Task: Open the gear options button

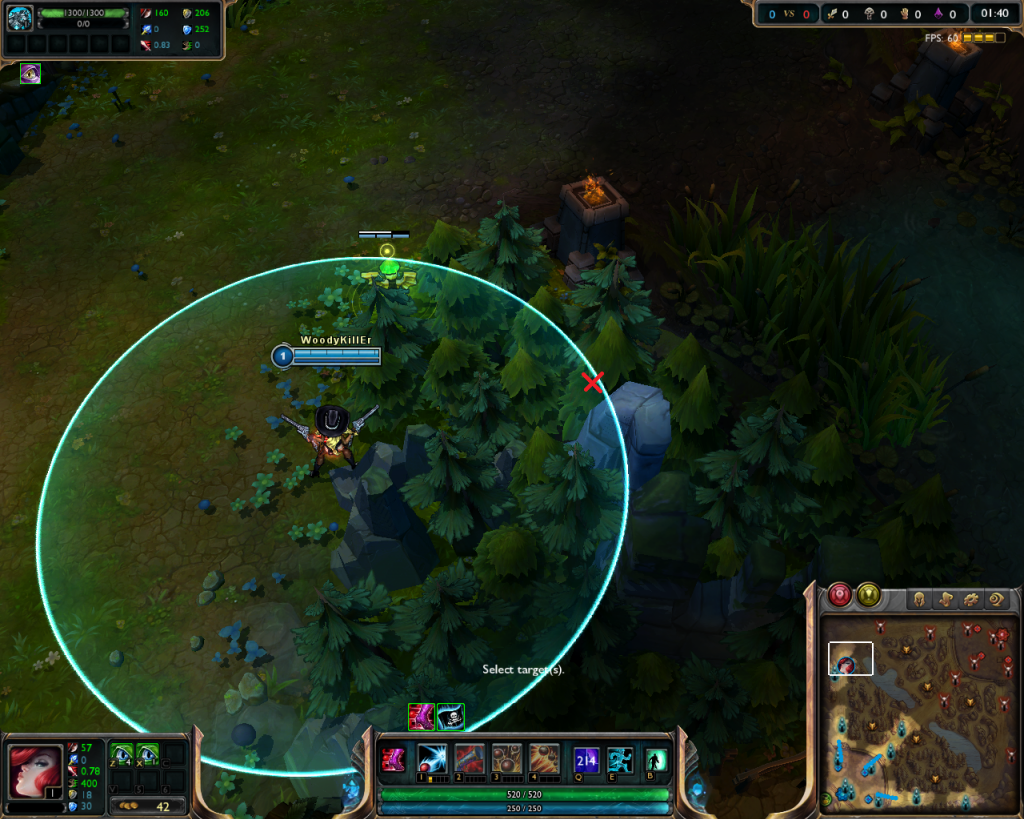Action: tap(970, 600)
